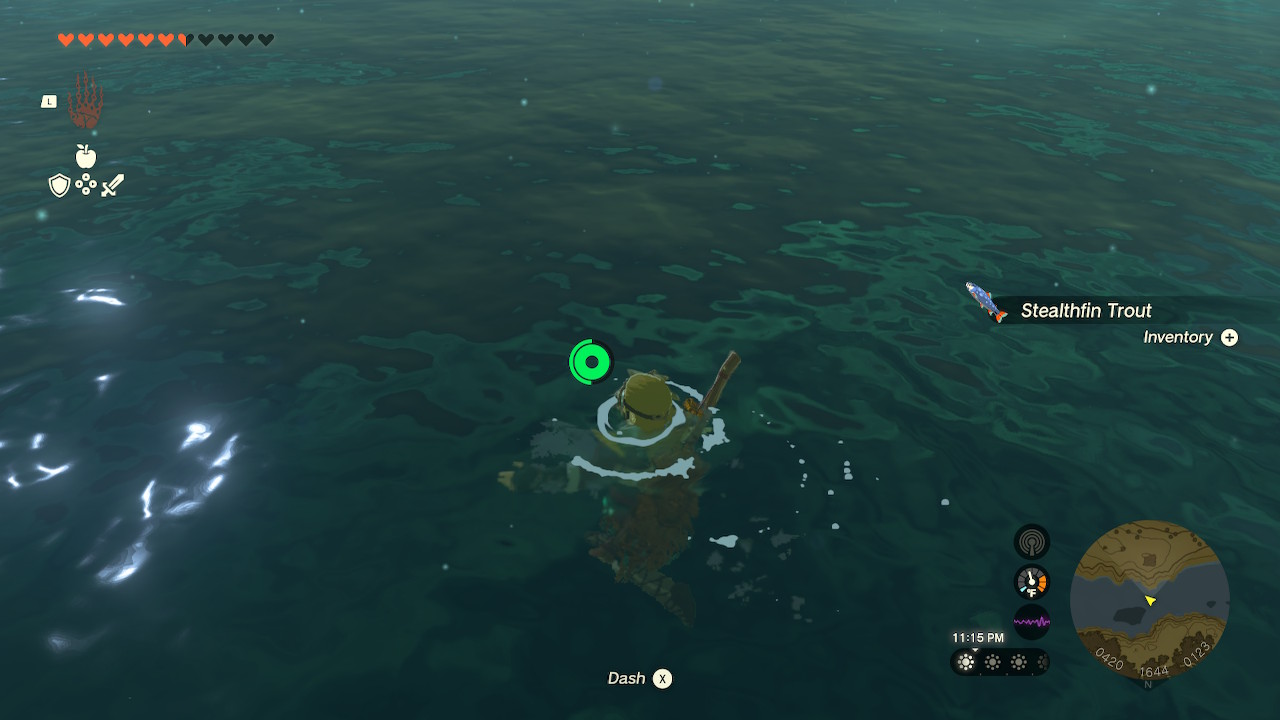1280x720 pixels.
Task: Click the L button prompt
Action: (48, 100)
